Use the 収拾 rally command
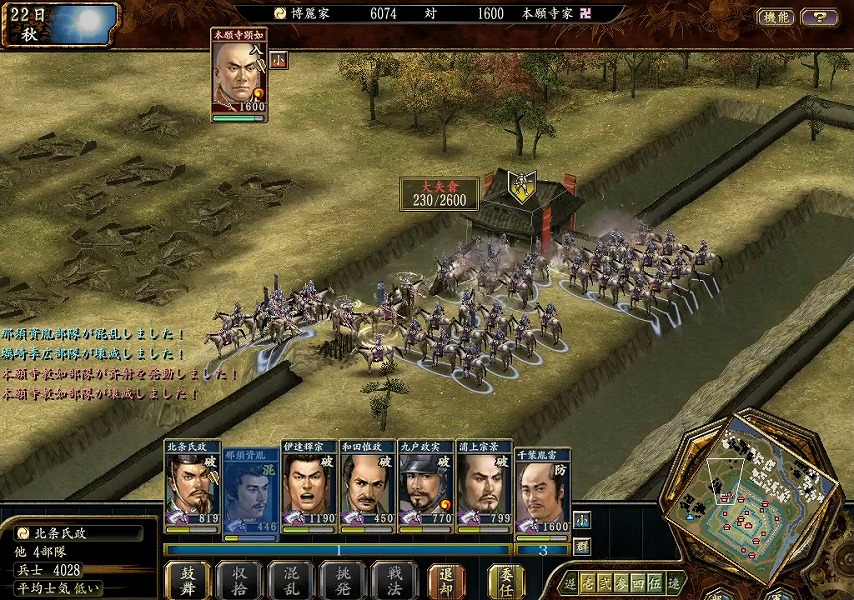Image resolution: width=854 pixels, height=600 pixels. [x=239, y=579]
